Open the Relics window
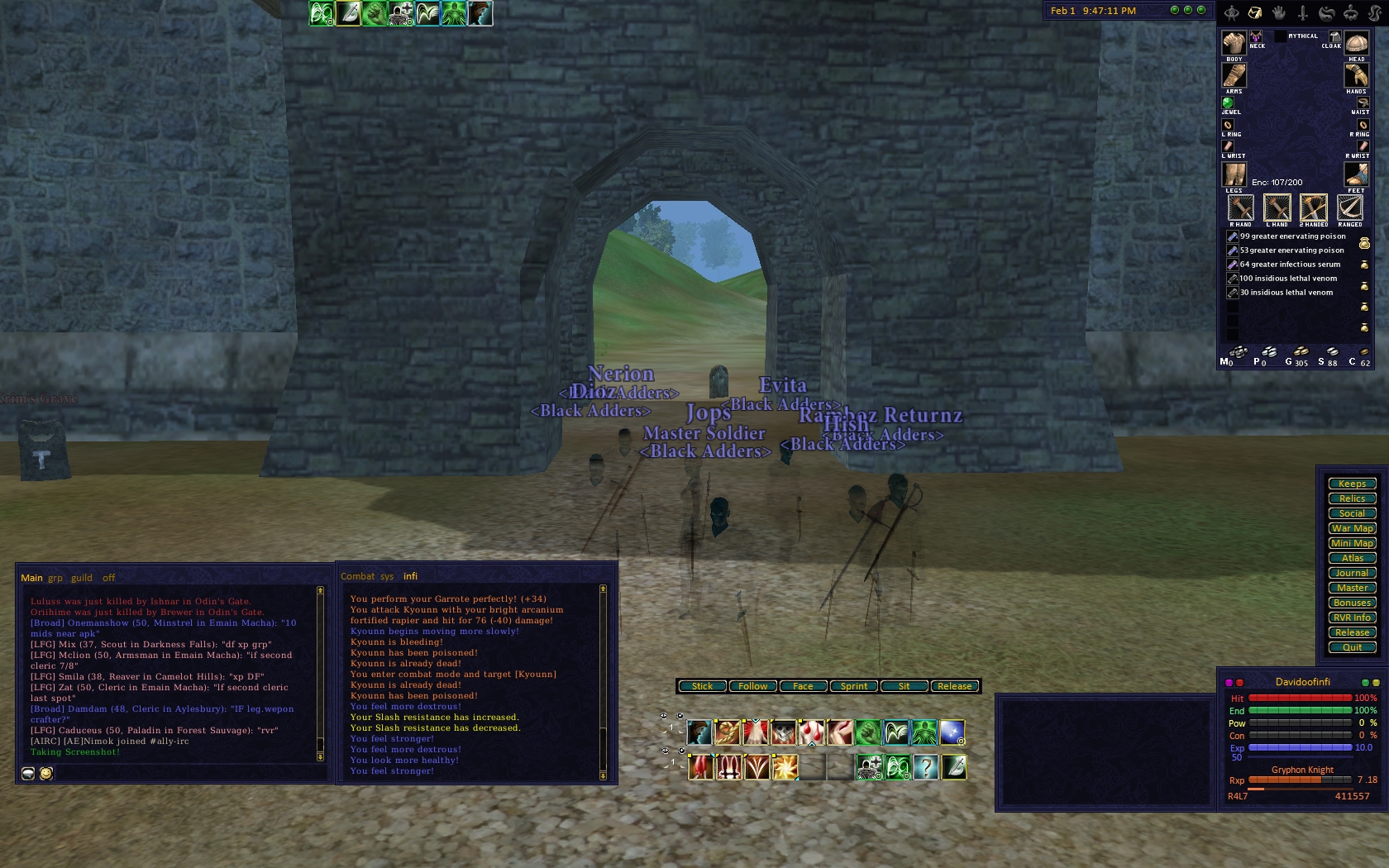The width and height of the screenshot is (1389, 868). tap(1352, 498)
